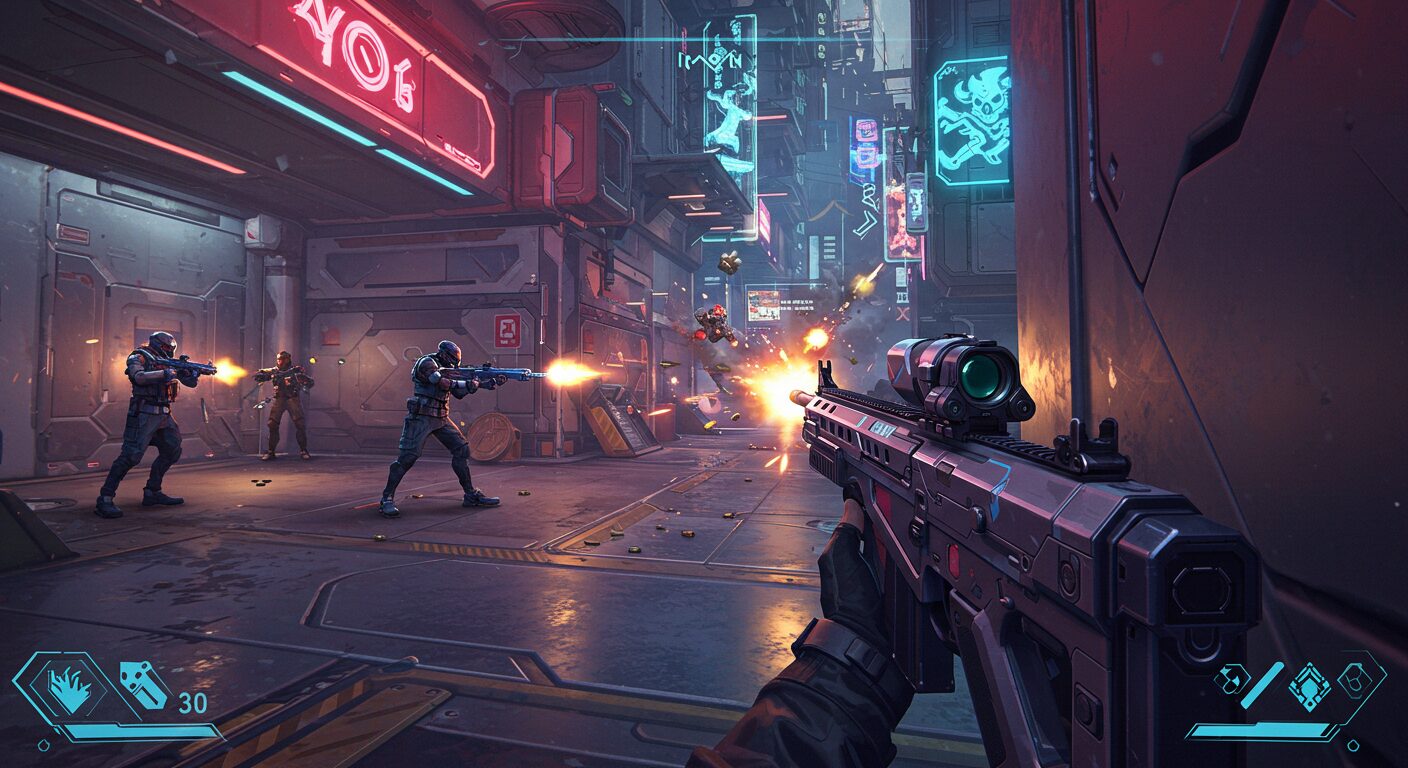
Task: Click the filled diamond-shaped ability icon
Action: [1308, 686]
